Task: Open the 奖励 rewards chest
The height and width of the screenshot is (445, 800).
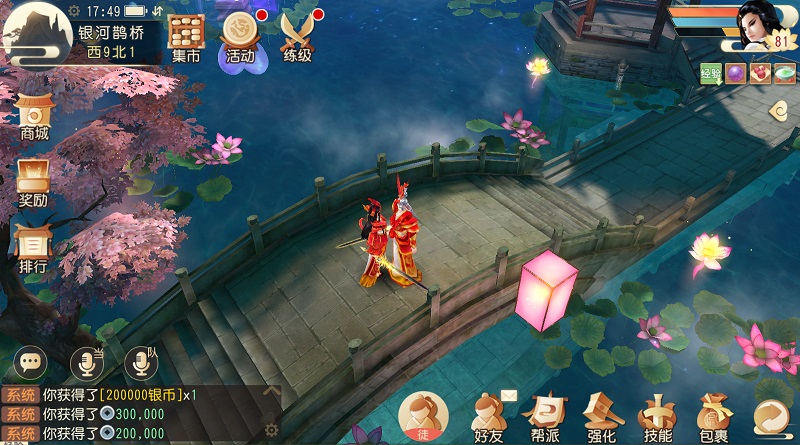Action: coord(34,184)
